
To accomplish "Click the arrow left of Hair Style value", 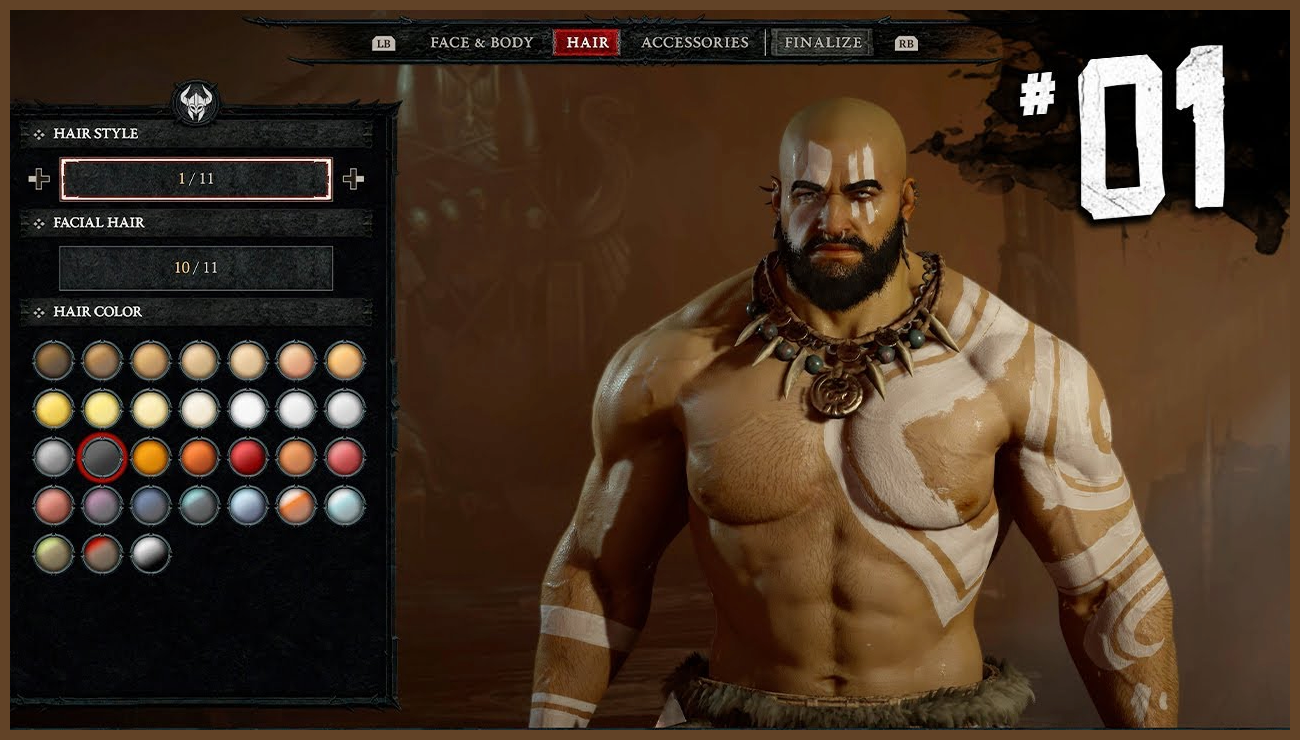I will tap(39, 179).
